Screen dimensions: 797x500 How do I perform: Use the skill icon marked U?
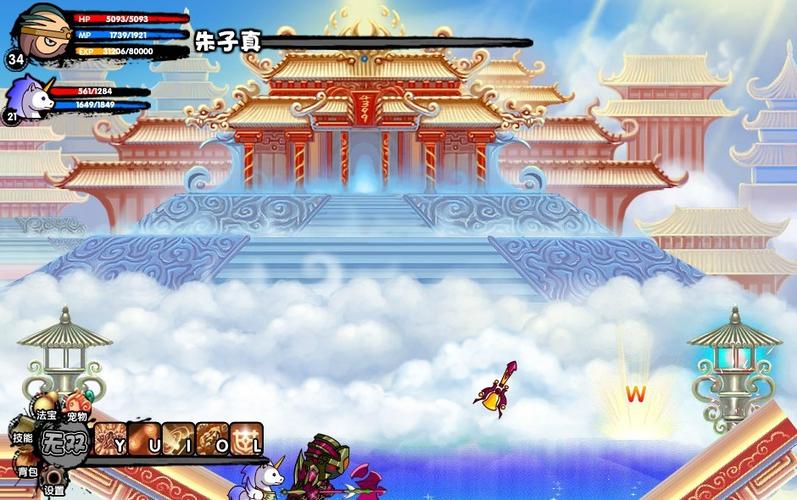tap(146, 439)
